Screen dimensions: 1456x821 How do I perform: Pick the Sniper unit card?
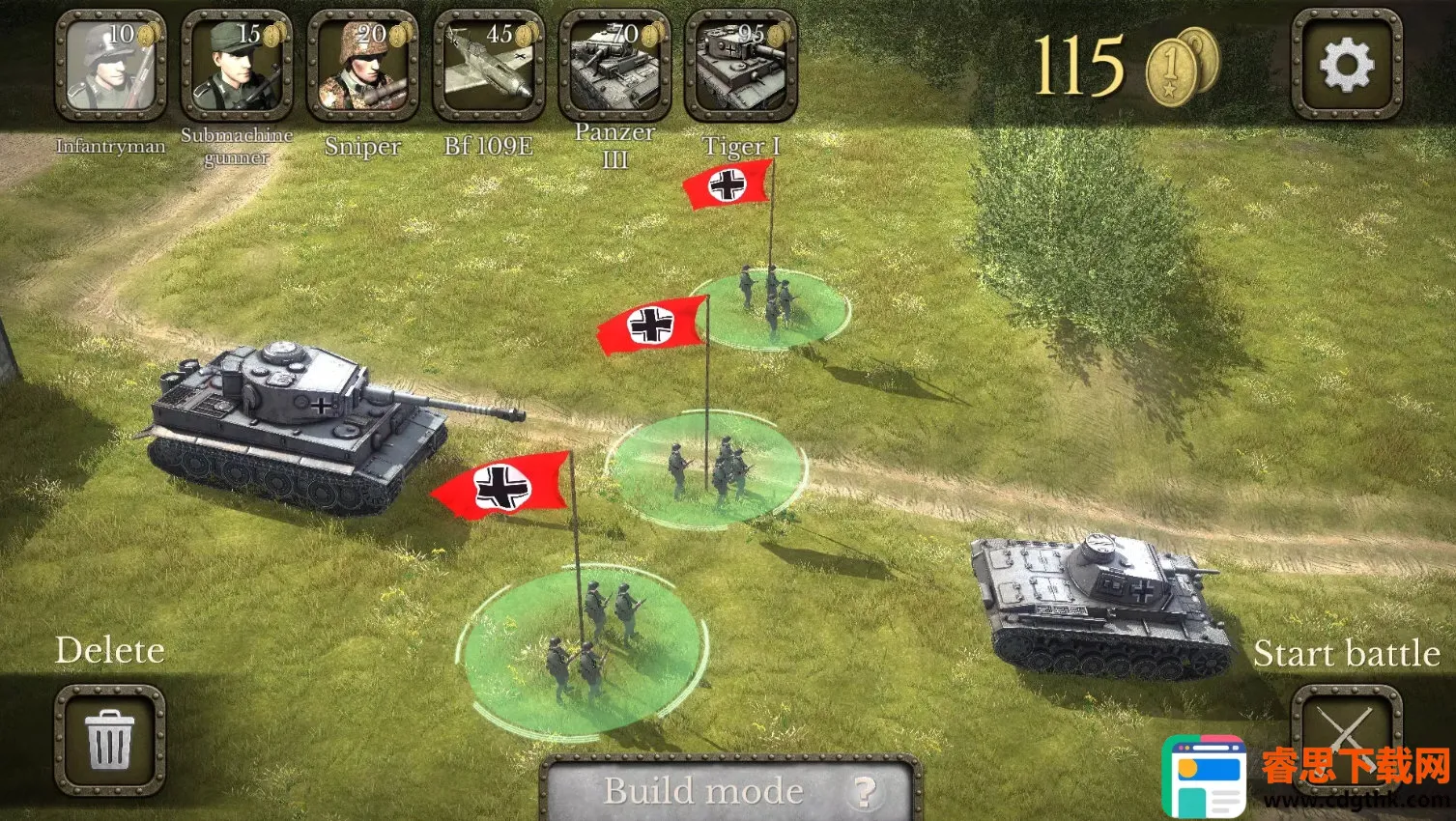click(362, 65)
